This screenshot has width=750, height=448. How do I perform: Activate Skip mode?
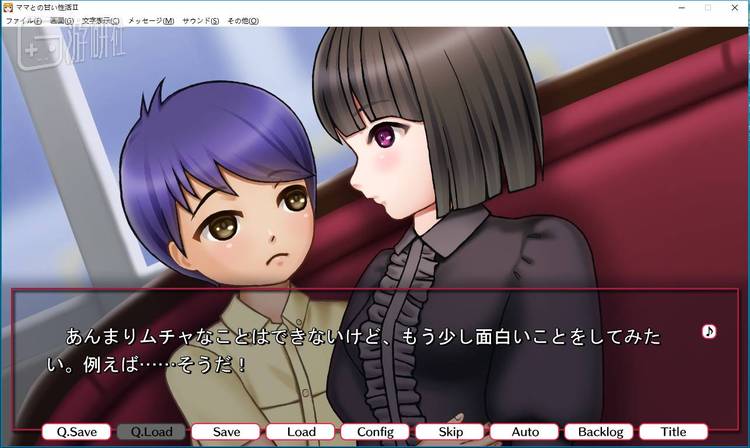coord(450,432)
